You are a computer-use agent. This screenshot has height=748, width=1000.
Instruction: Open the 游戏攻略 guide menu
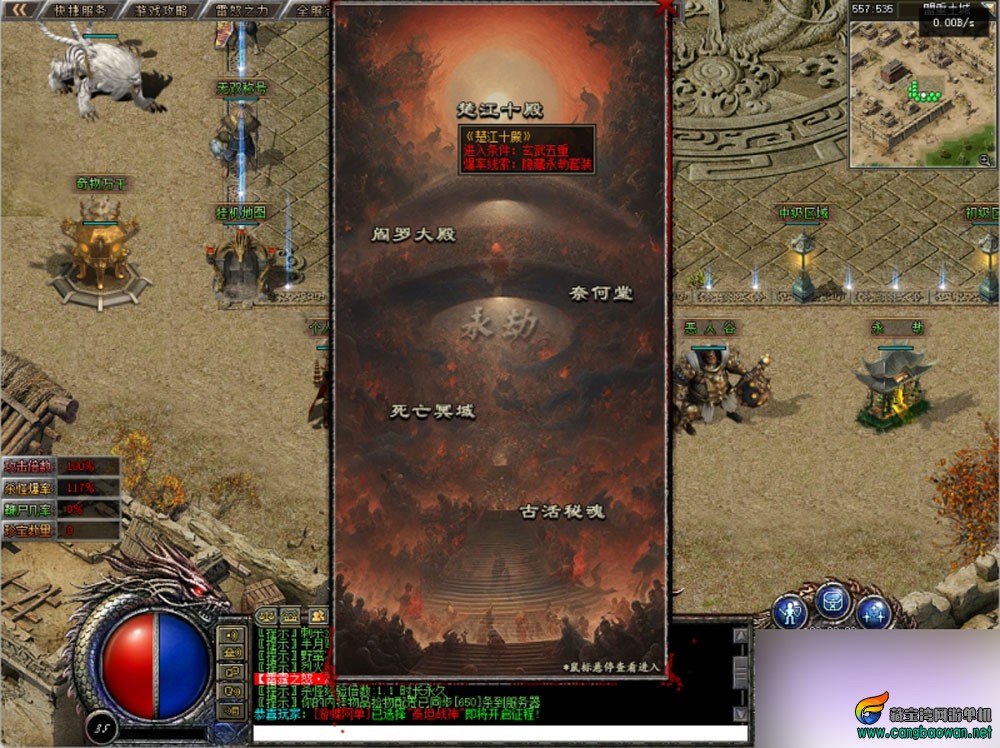tap(160, 11)
